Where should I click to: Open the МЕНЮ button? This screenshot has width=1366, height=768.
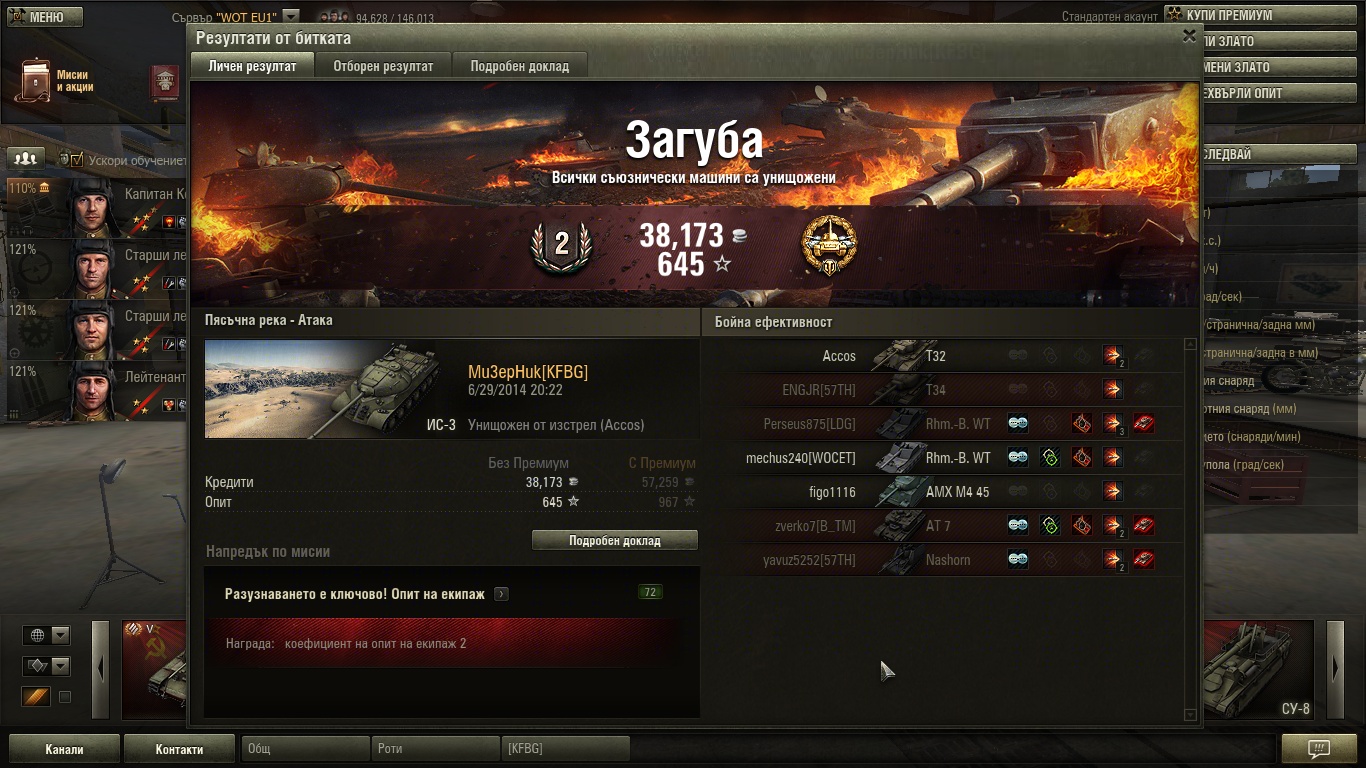(x=45, y=17)
